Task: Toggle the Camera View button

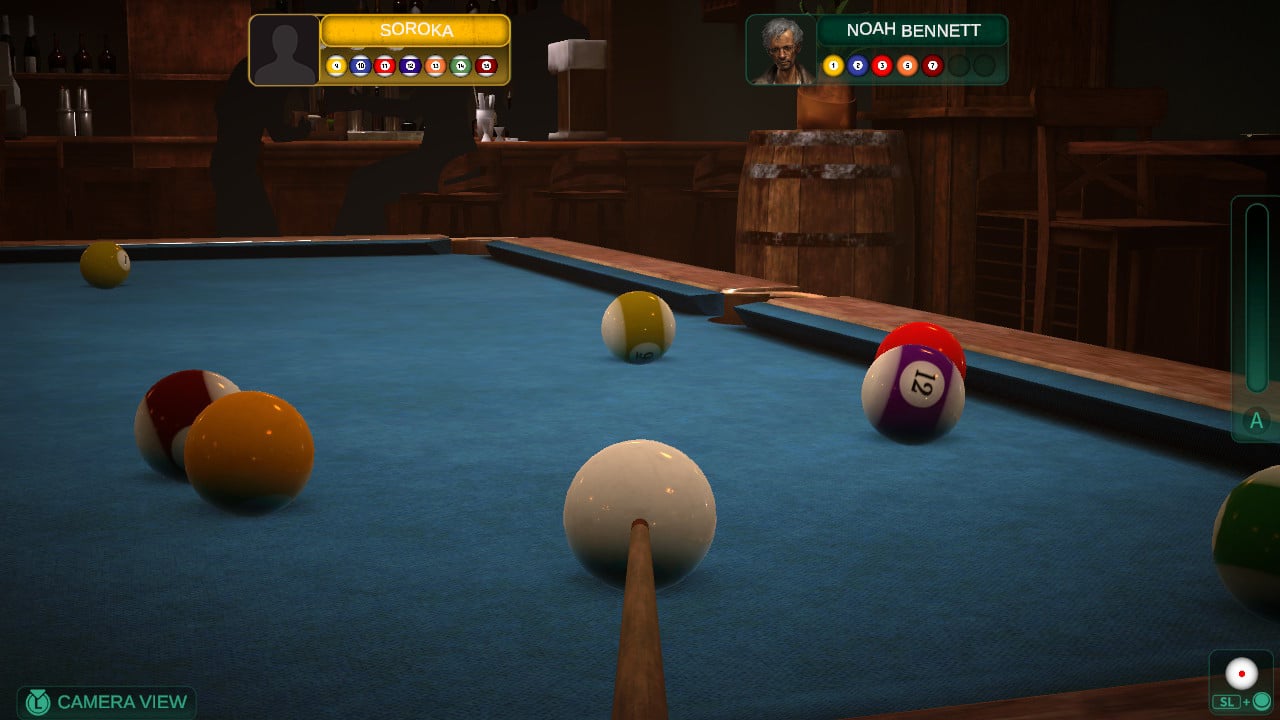Action: (x=106, y=702)
